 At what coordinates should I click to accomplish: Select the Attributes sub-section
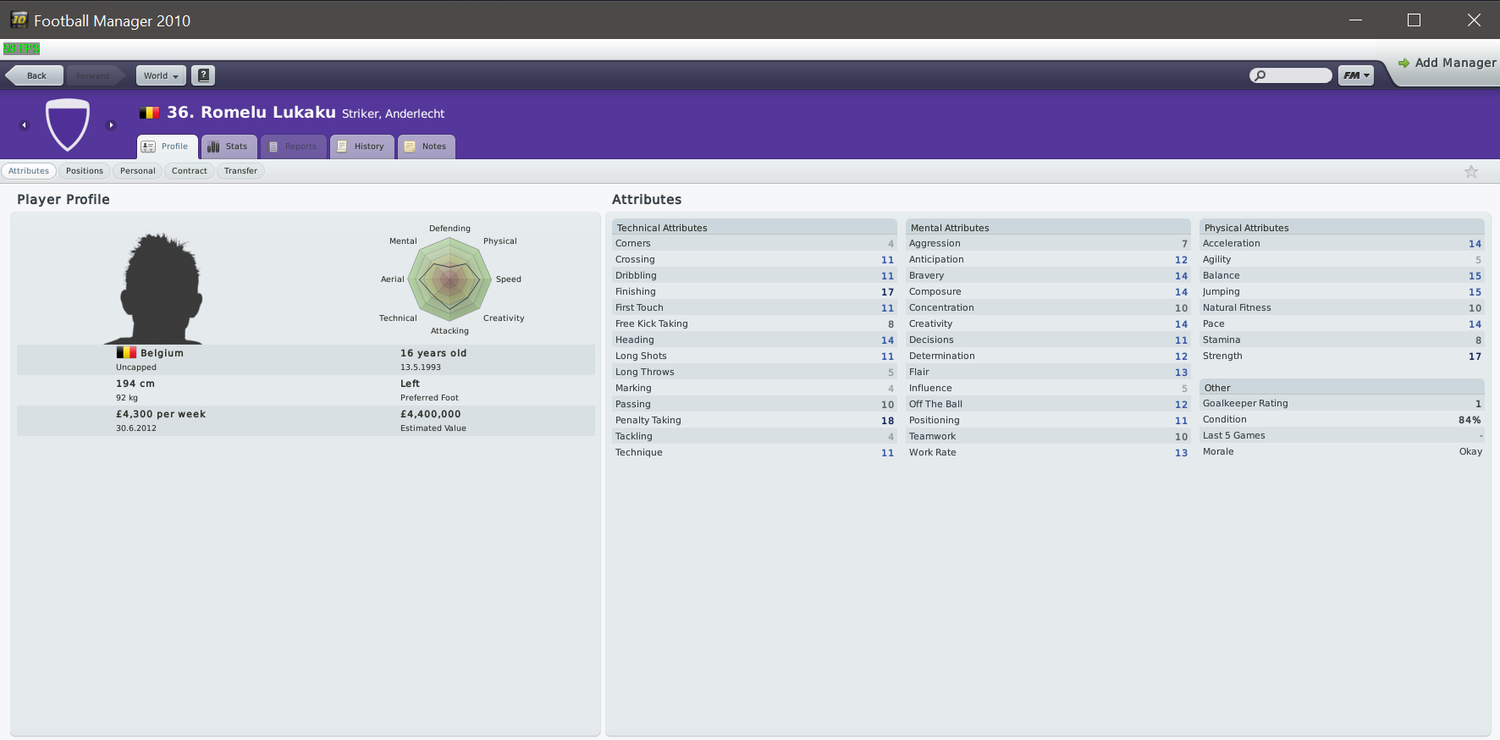tap(29, 171)
